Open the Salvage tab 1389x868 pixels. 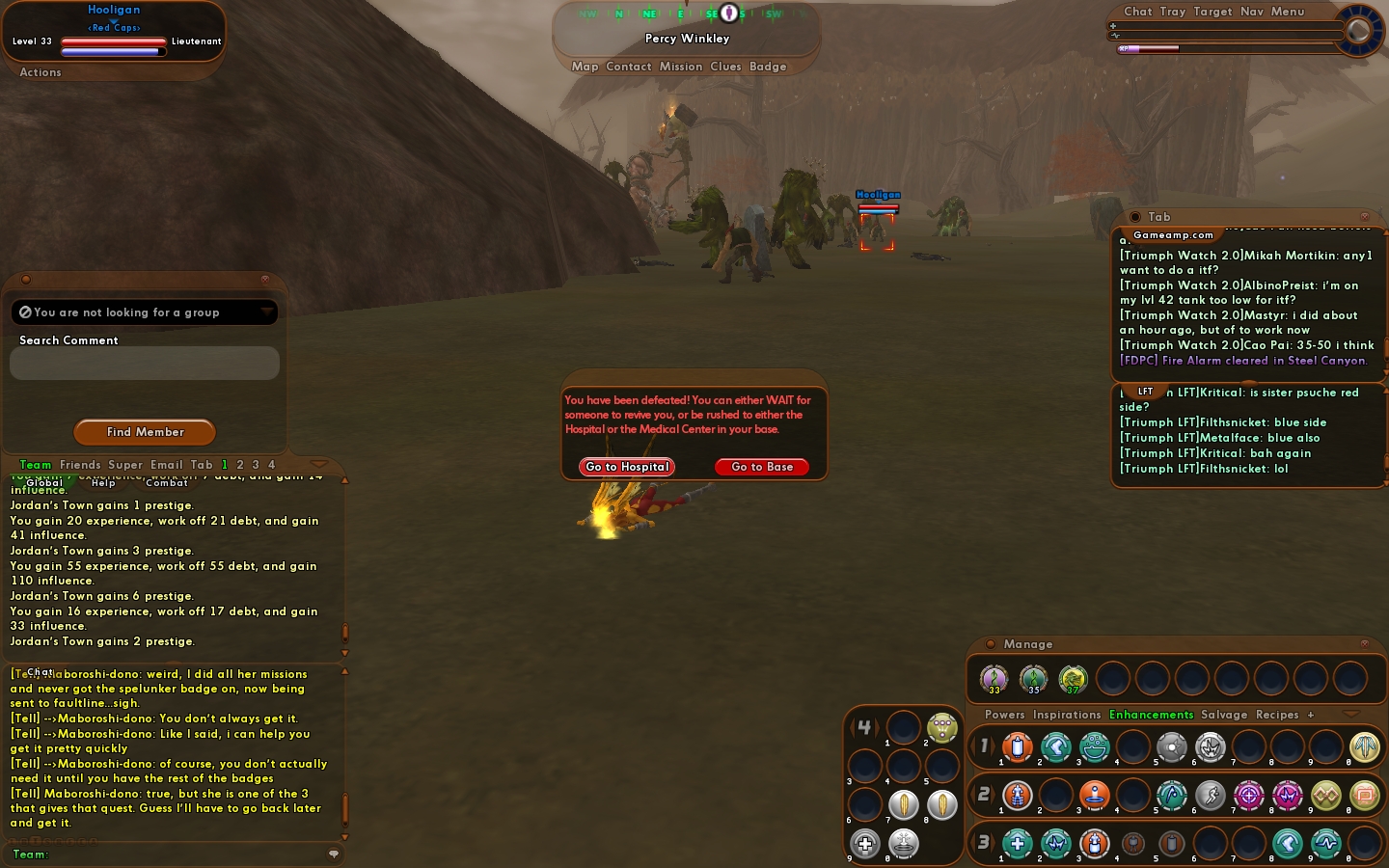1224,715
